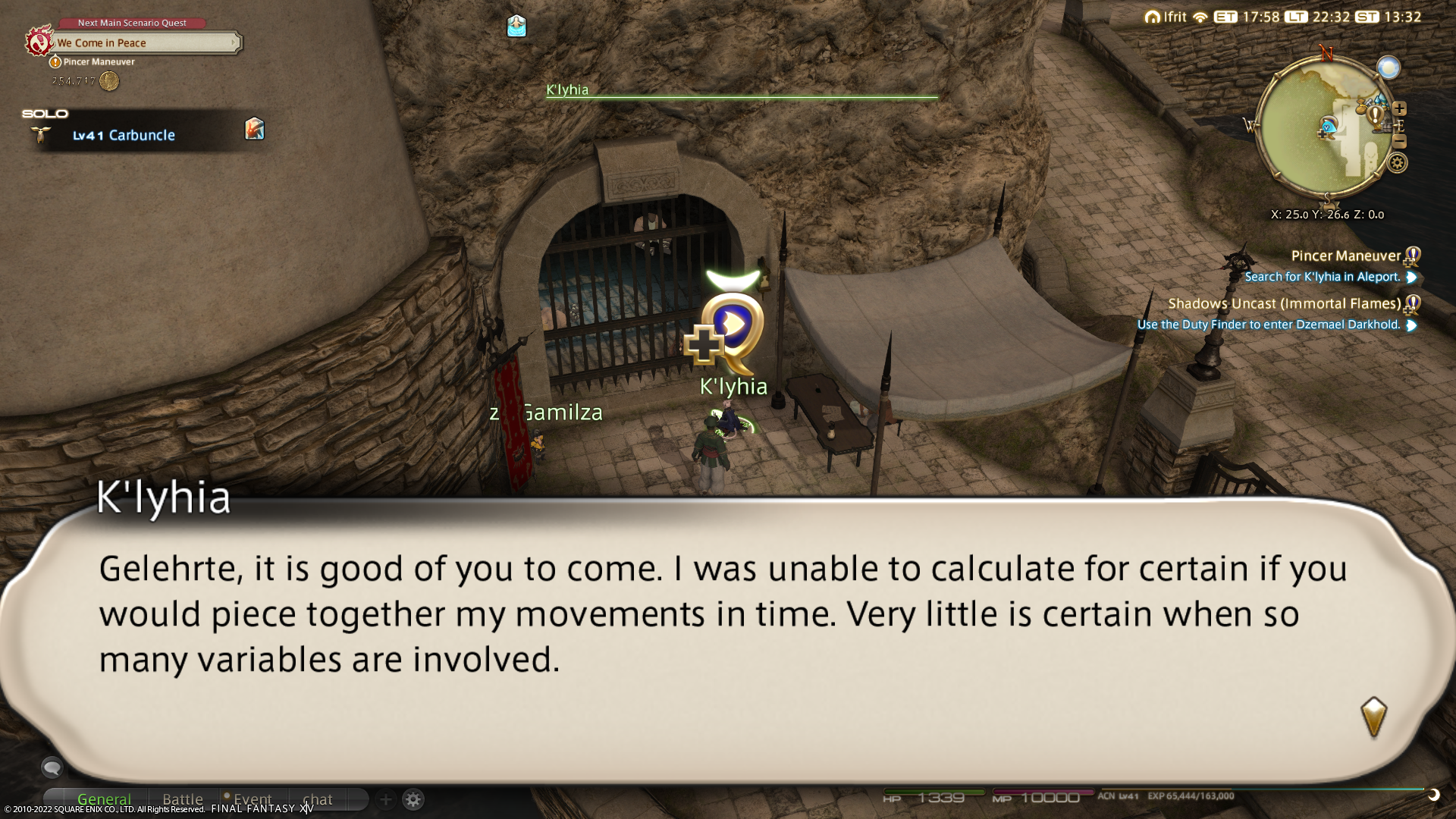This screenshot has height=819, width=1456.
Task: Select Pincer Maneuver under the main scenario guide
Action: pyautogui.click(x=99, y=62)
